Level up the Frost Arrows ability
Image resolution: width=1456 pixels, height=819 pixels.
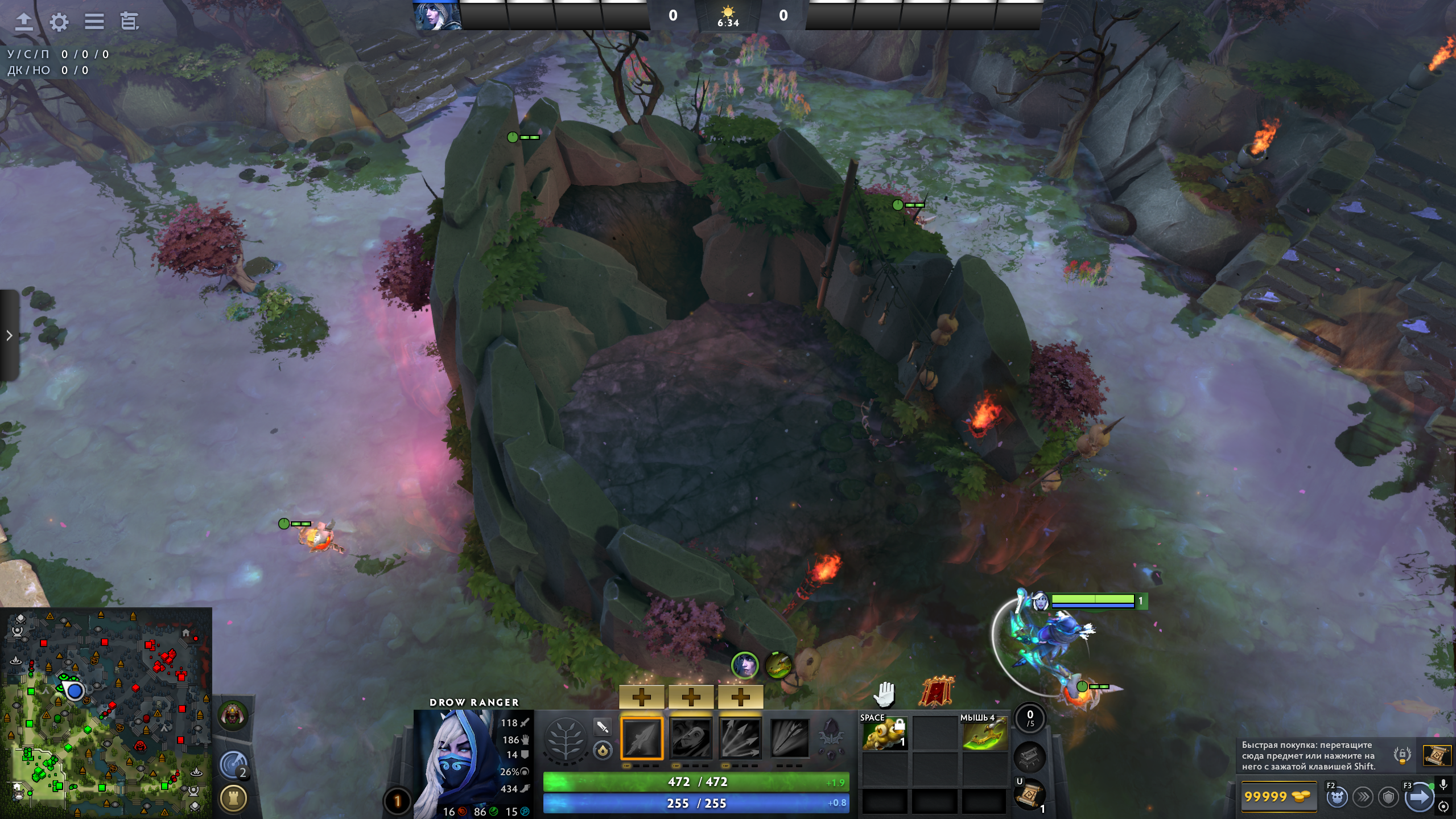coord(642,697)
